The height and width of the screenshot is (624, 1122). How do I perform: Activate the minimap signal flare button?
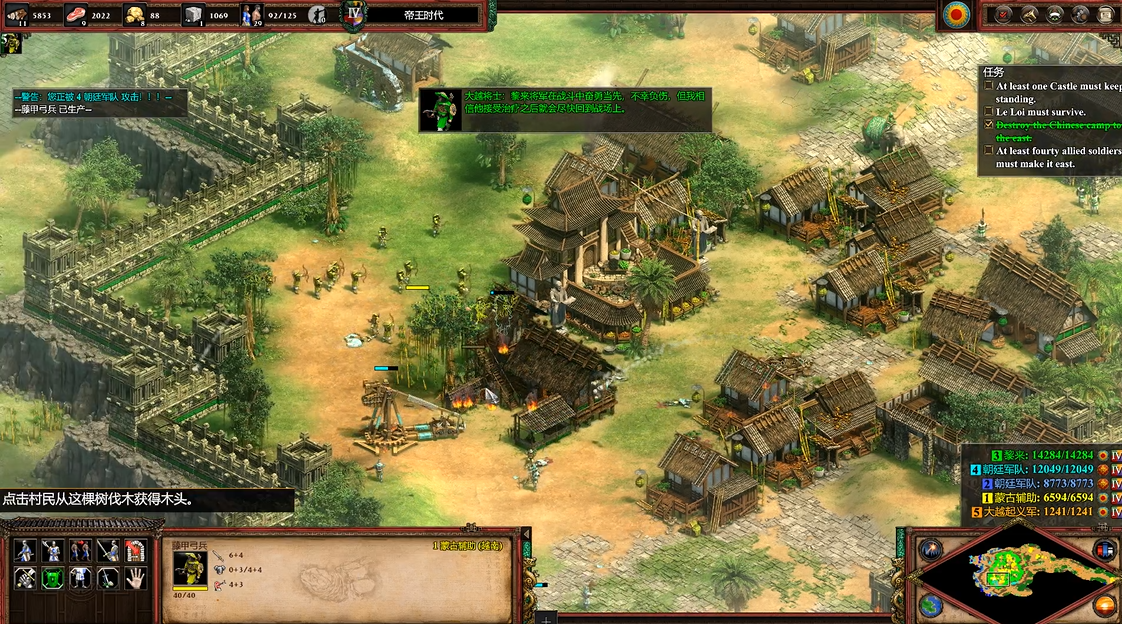930,549
